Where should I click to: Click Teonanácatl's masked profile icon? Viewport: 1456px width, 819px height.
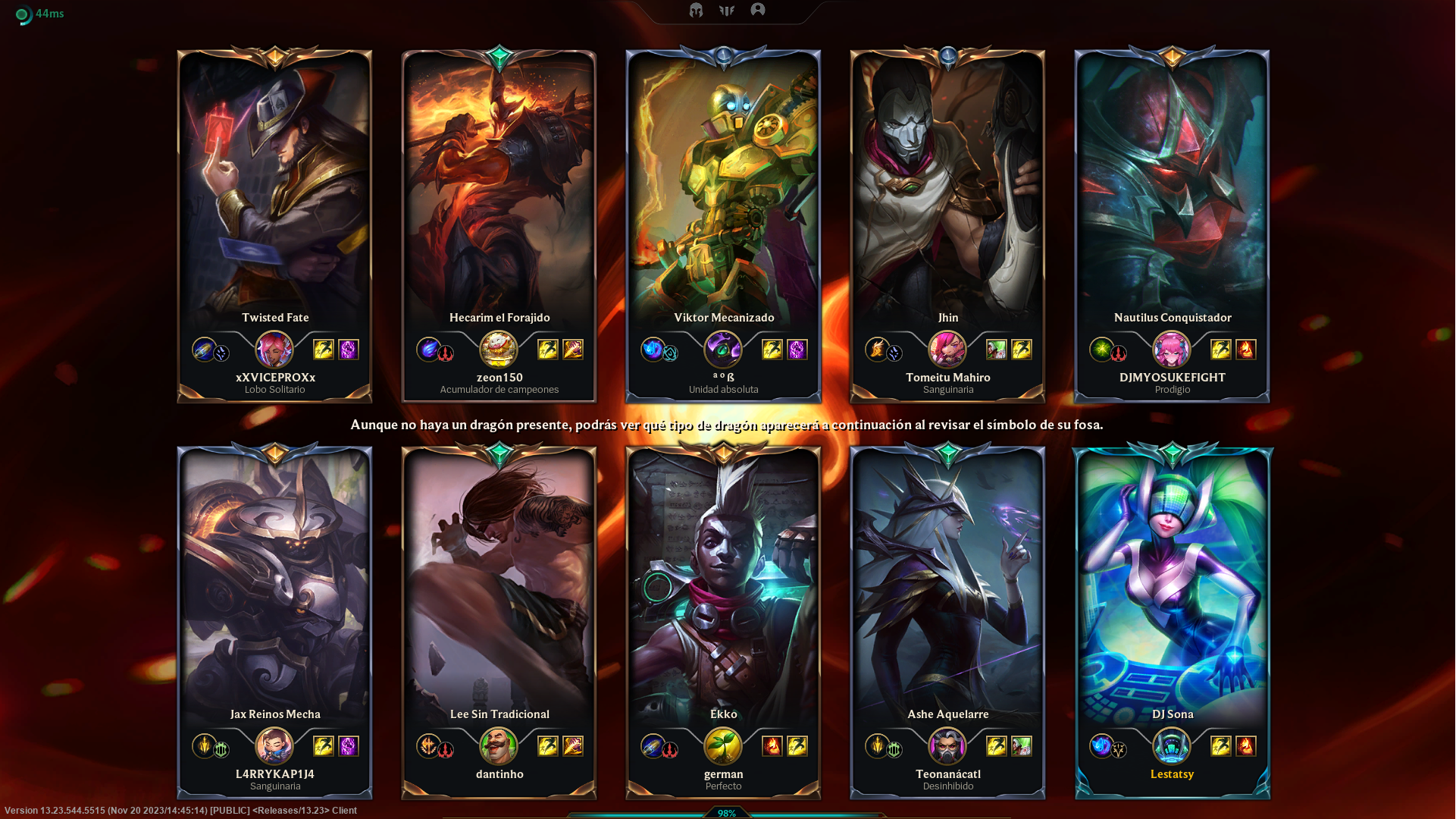click(x=947, y=746)
